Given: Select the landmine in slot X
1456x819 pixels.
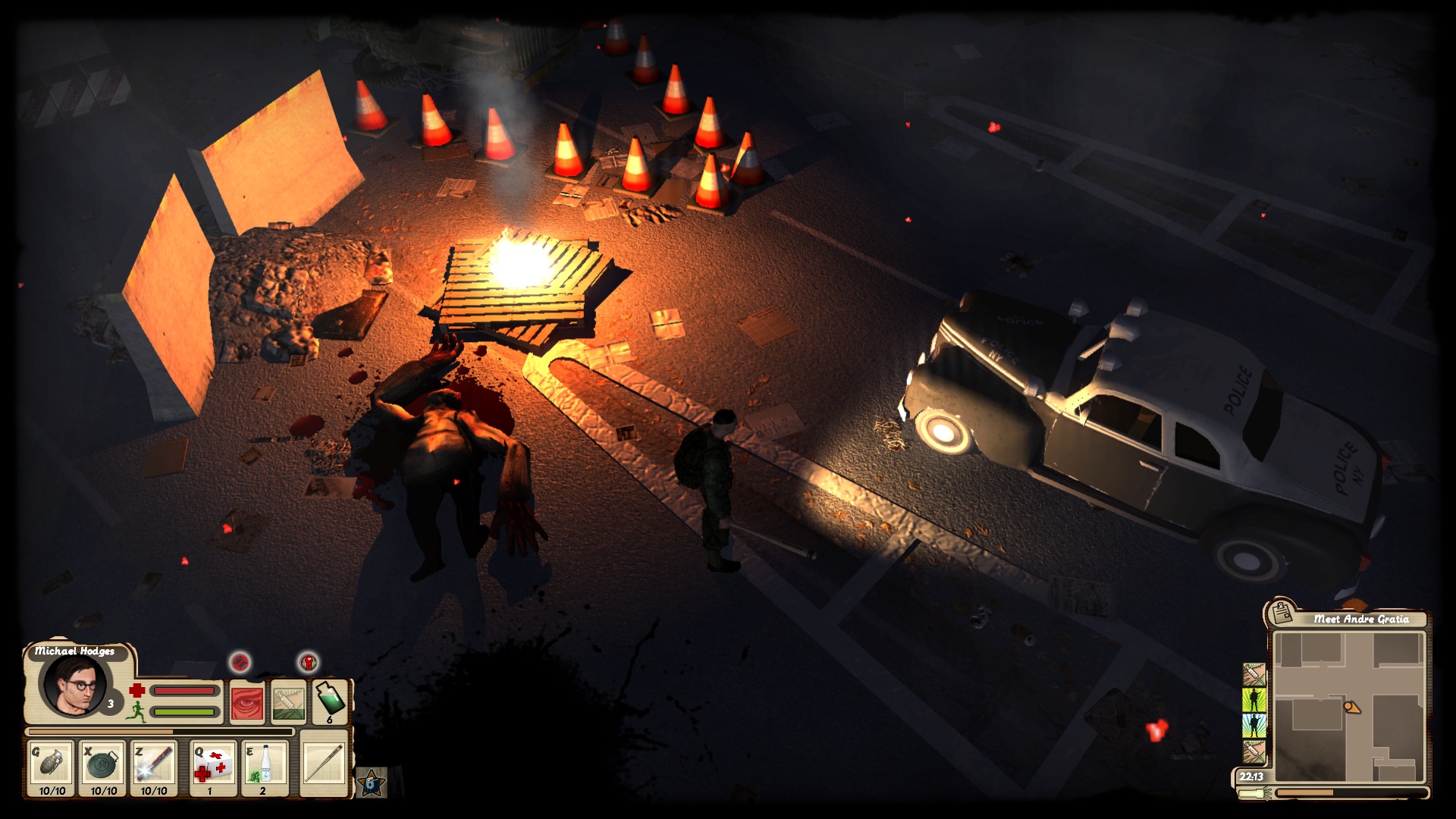Looking at the screenshot, I should pyautogui.click(x=102, y=765).
